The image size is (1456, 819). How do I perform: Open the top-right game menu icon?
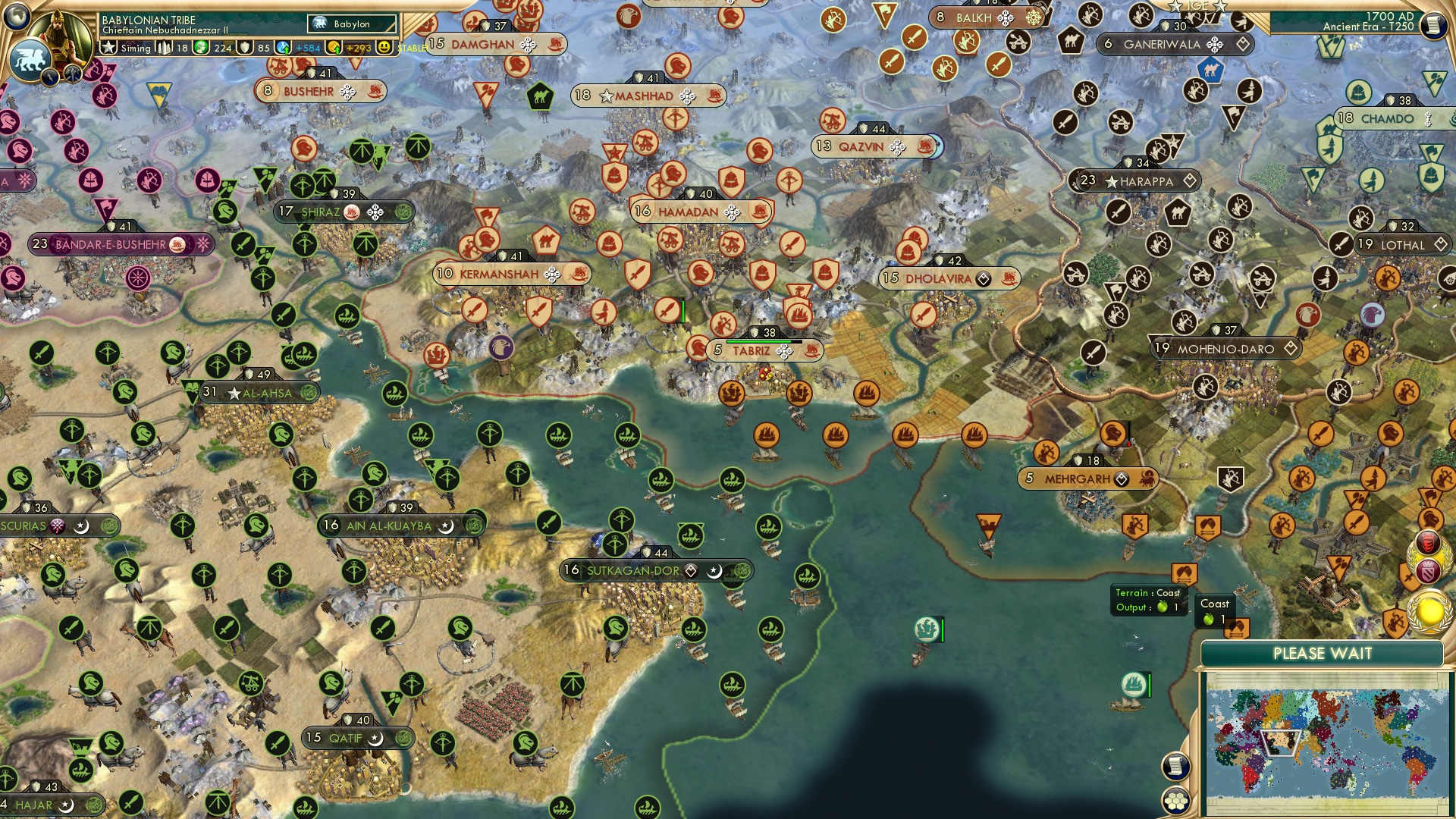[1432, 26]
